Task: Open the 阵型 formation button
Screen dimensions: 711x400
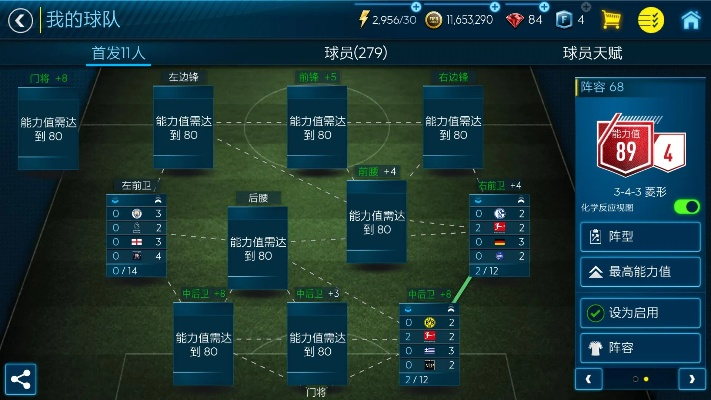Action: 640,237
